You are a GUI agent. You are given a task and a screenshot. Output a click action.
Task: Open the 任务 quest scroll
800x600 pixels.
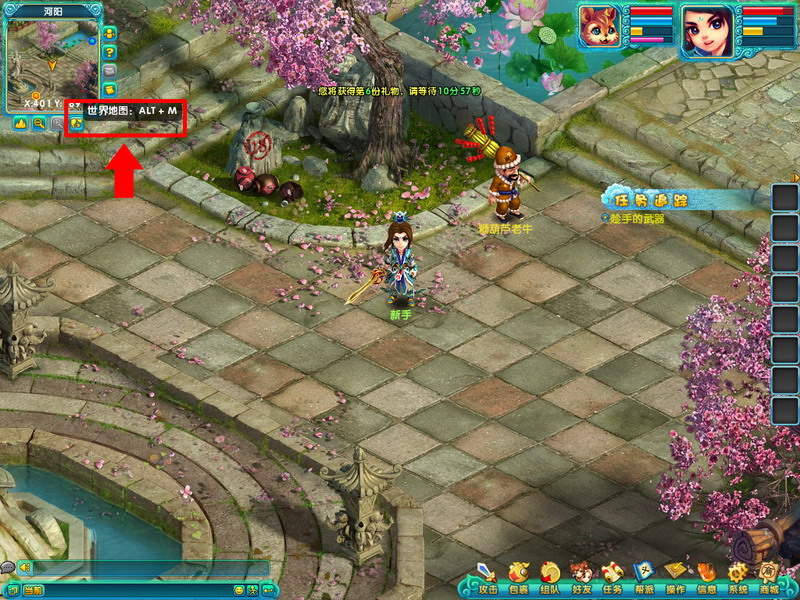pos(612,576)
